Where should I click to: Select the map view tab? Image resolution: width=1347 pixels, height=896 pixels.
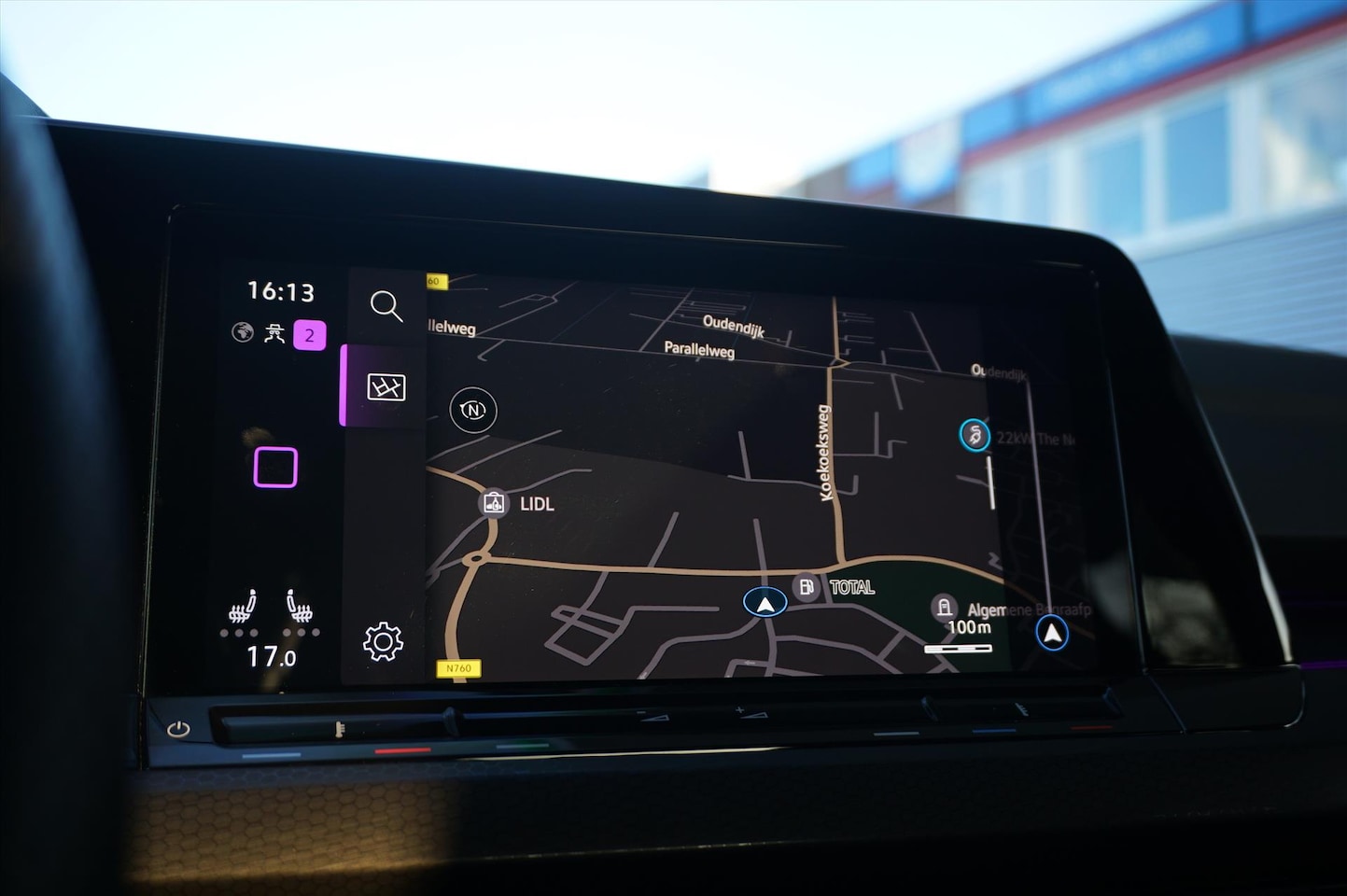pyautogui.click(x=386, y=386)
